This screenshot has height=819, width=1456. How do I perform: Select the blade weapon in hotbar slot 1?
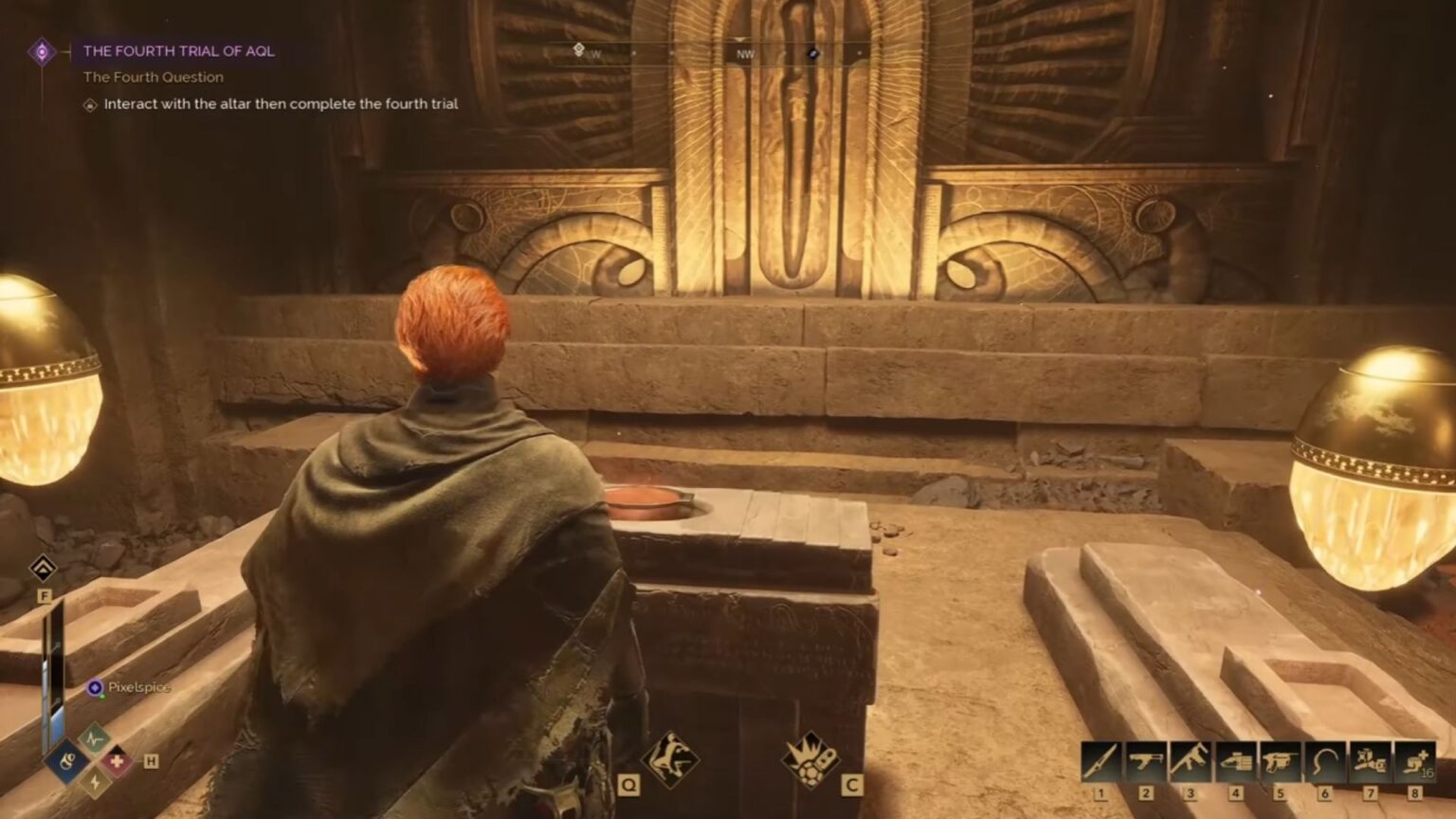pos(1100,761)
